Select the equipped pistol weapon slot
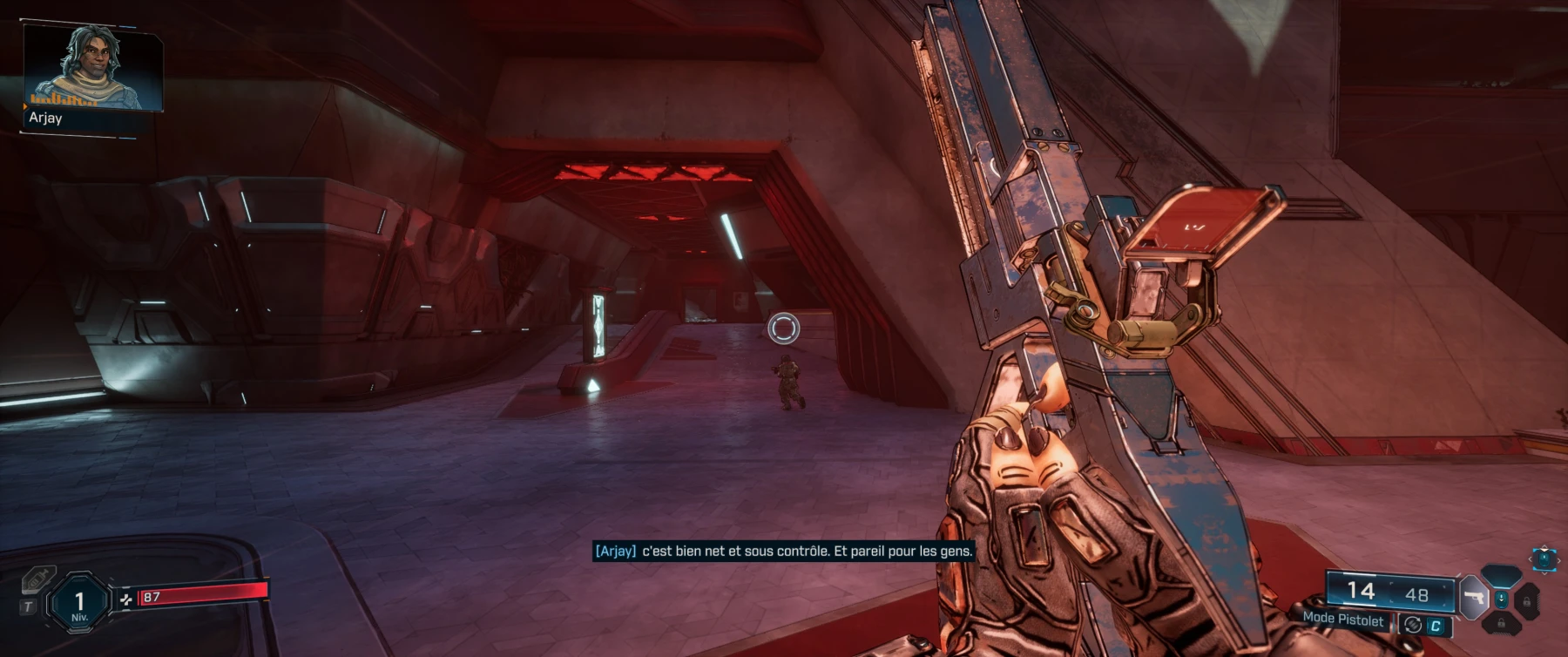1568x657 pixels. point(1474,599)
